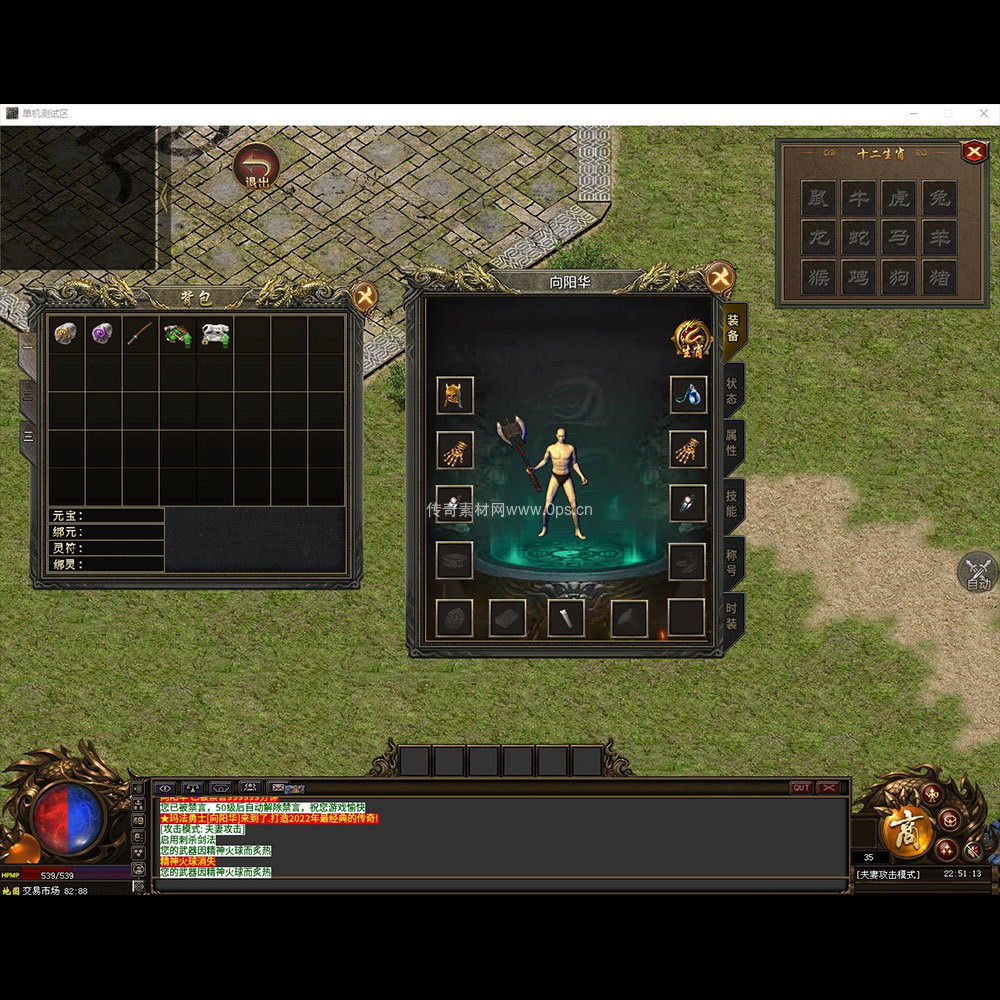This screenshot has width=1000, height=1000.
Task: Select the equipped blue necklace slot
Action: pyautogui.click(x=687, y=395)
